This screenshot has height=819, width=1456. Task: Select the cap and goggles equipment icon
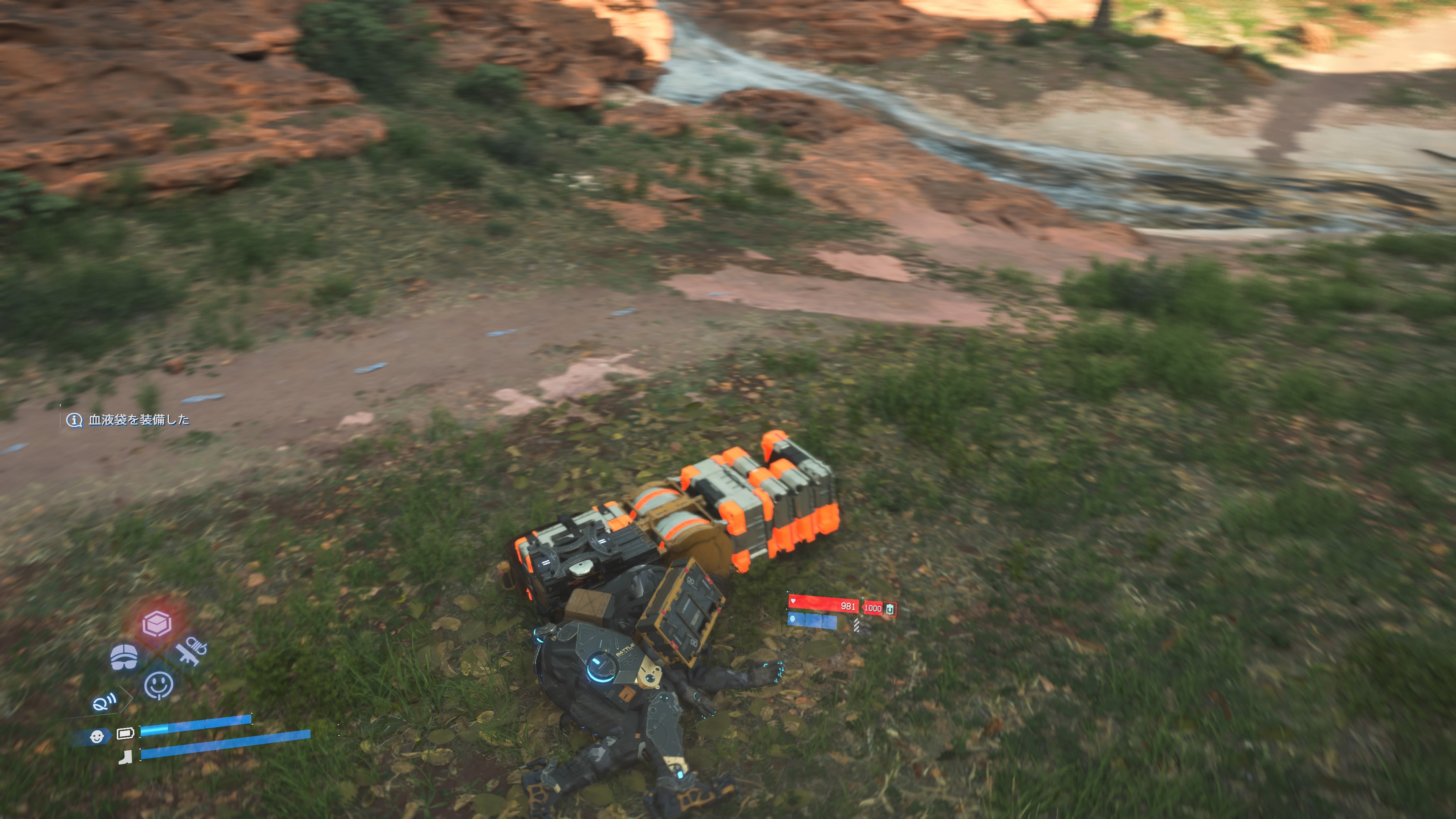pyautogui.click(x=124, y=657)
